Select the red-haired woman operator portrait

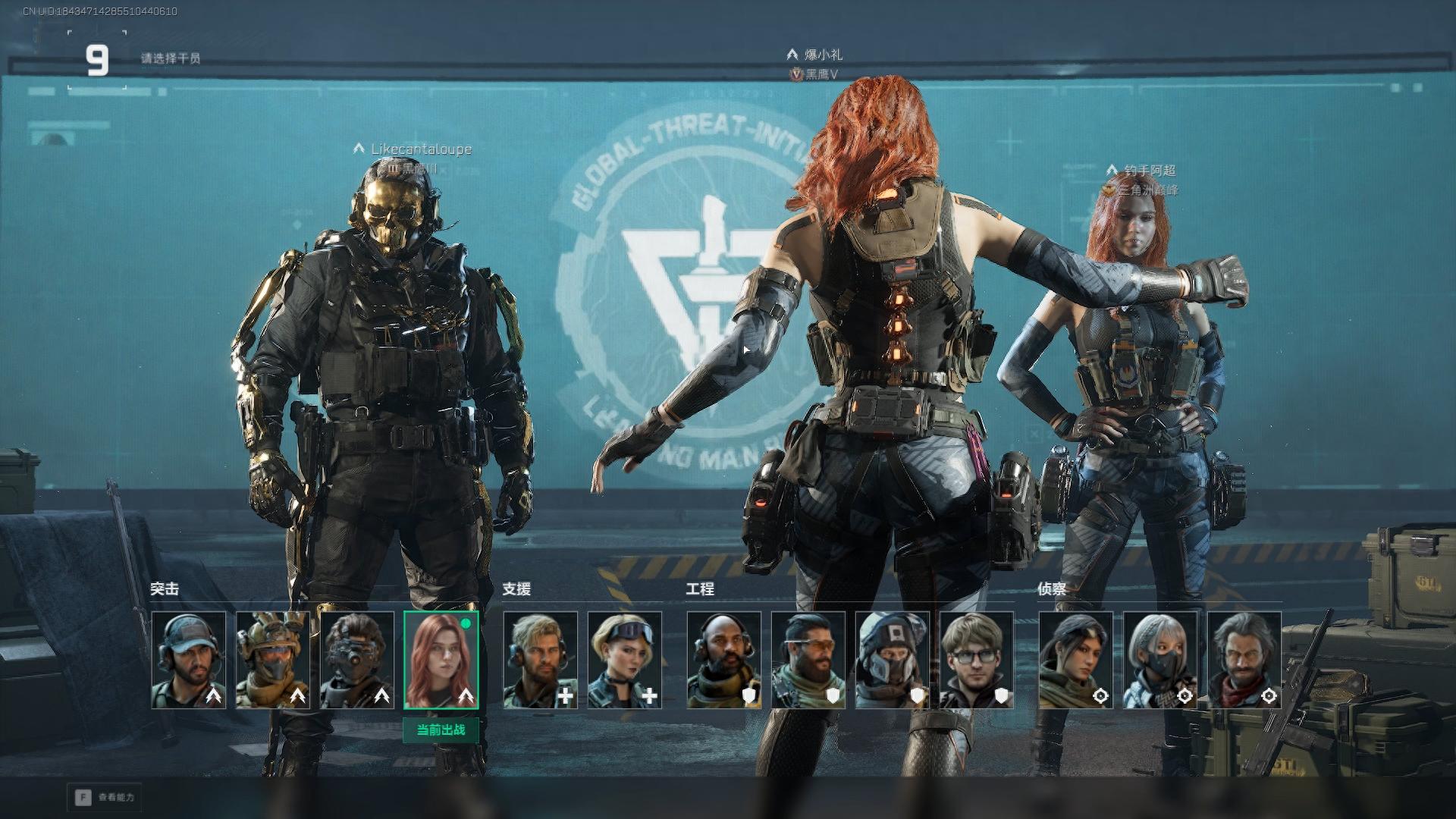pos(441,660)
